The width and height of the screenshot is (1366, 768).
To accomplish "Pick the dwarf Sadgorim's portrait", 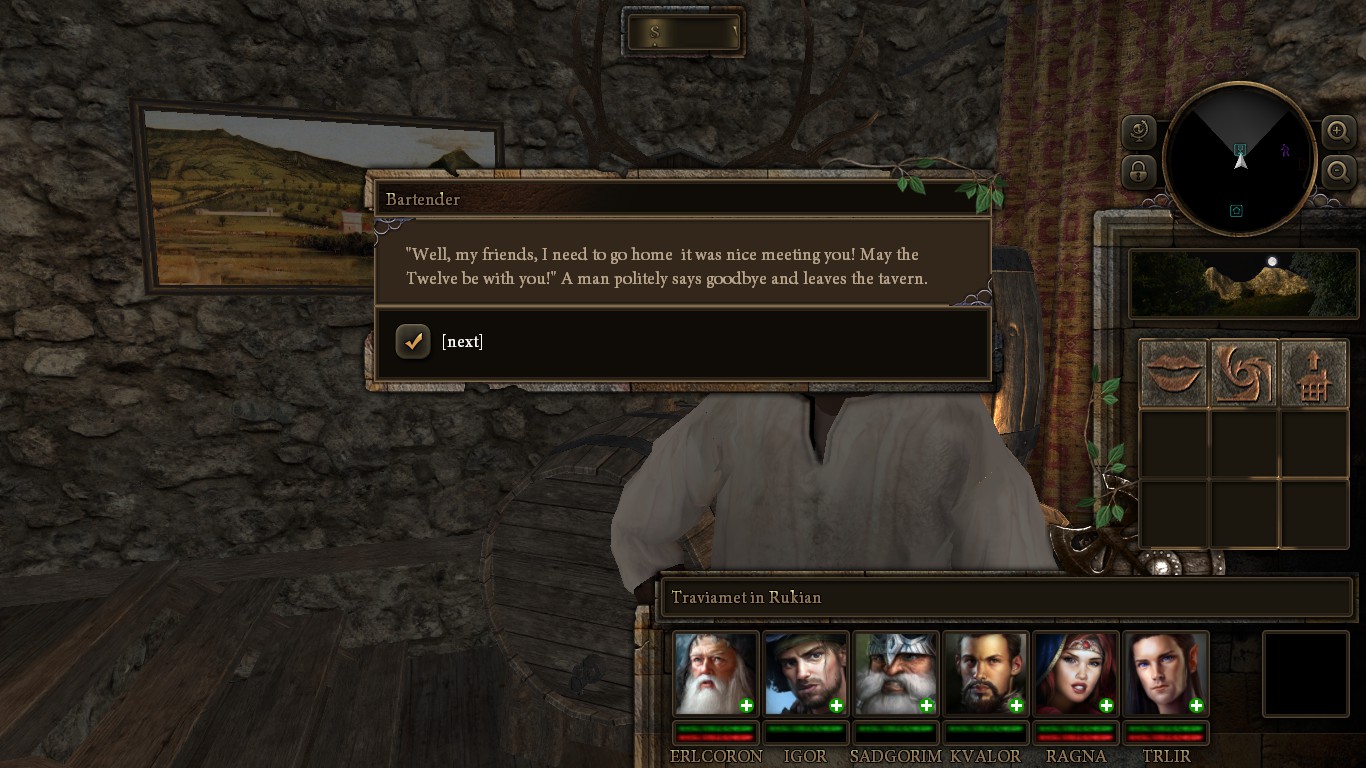I will (x=895, y=674).
